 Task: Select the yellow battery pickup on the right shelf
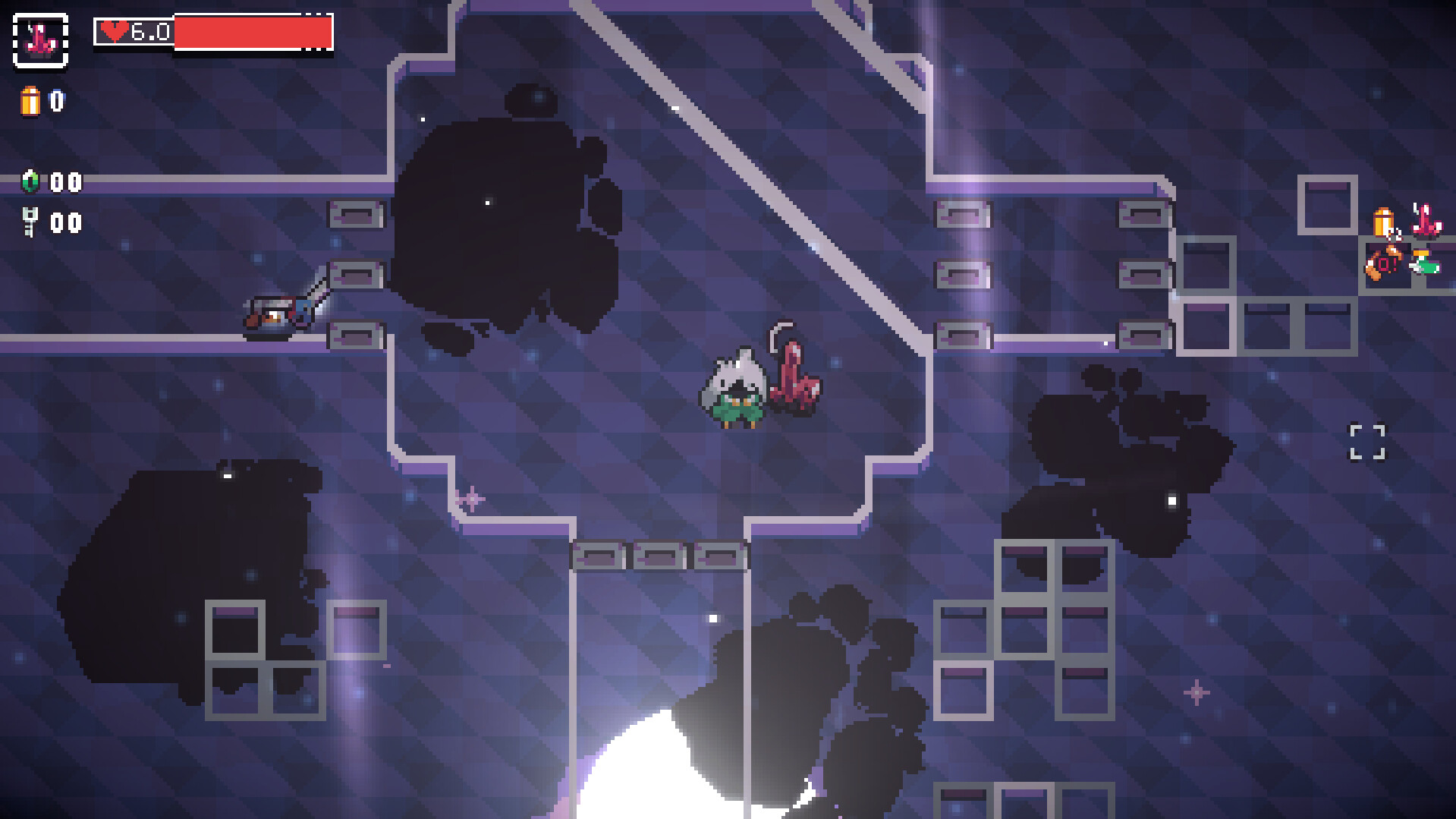(x=1383, y=220)
